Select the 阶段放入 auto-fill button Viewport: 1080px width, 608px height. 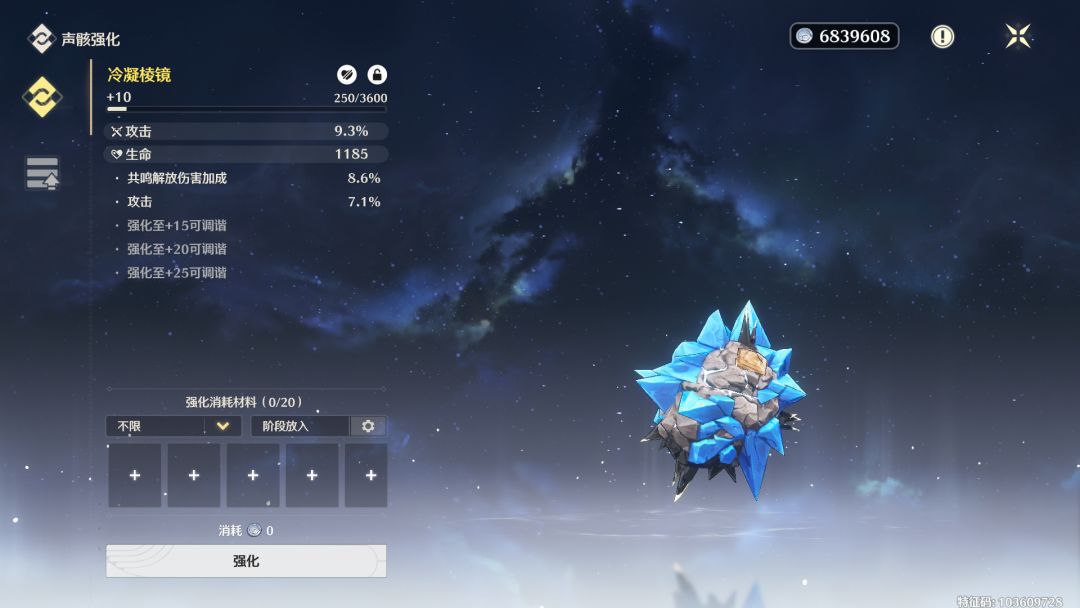(x=300, y=426)
